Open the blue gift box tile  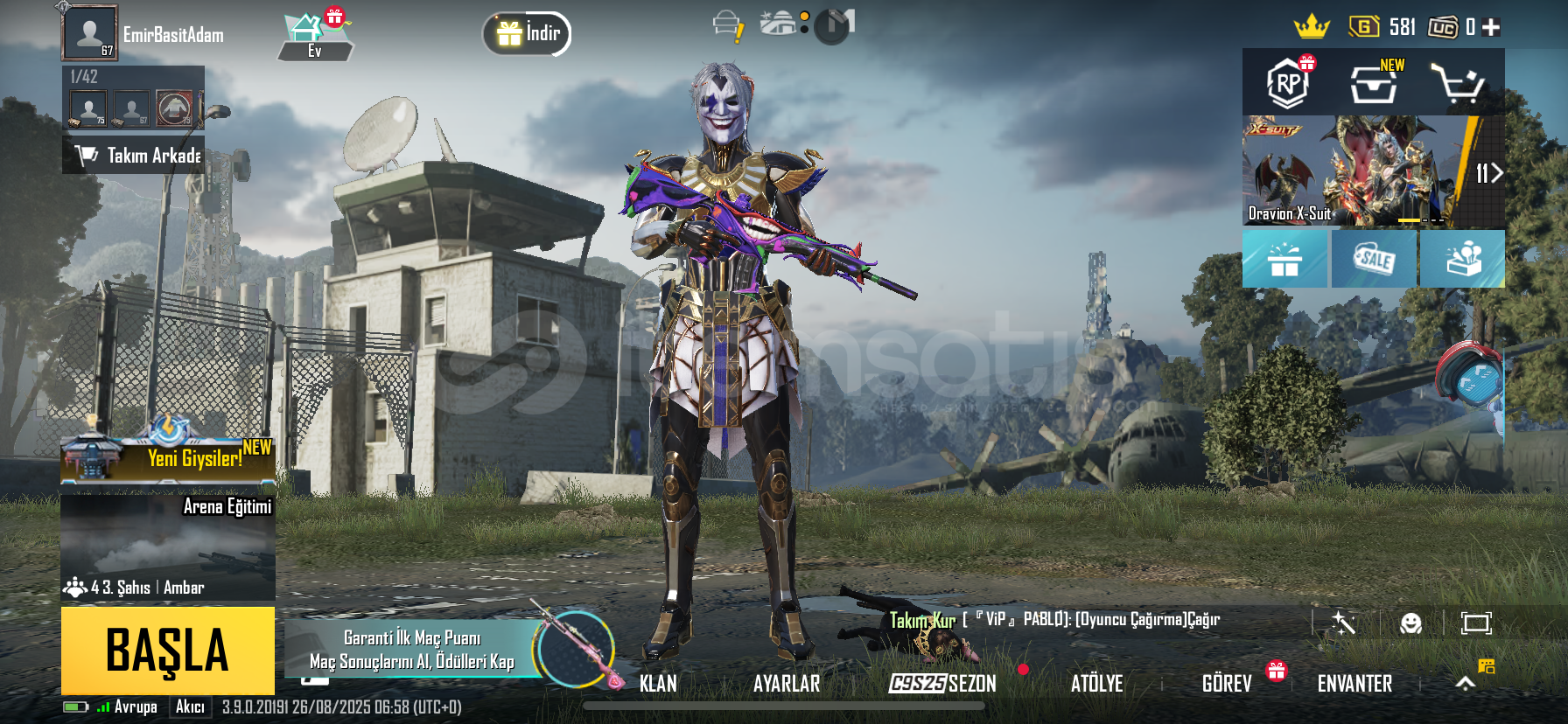(x=1284, y=259)
